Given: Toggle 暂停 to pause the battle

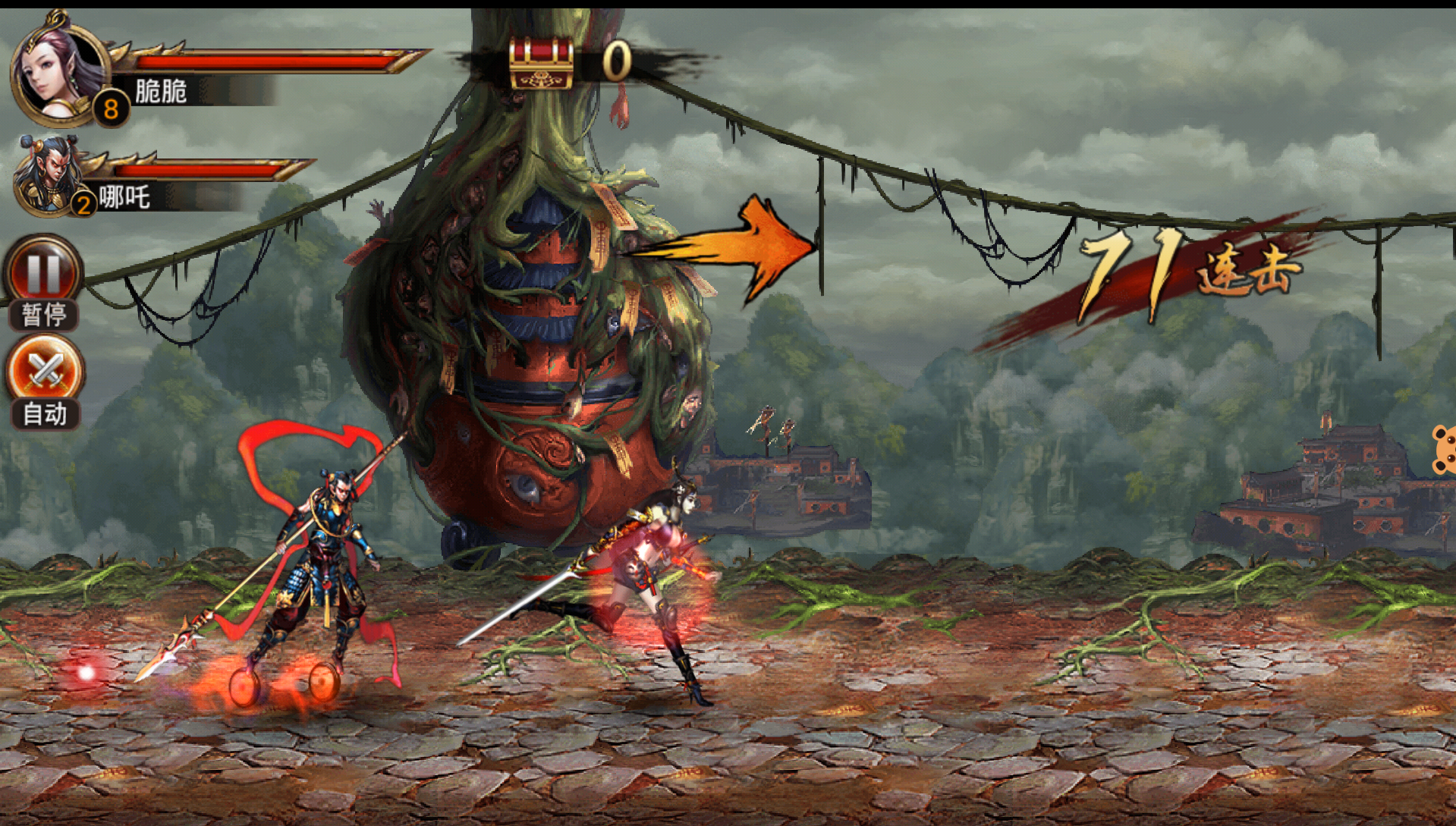Looking at the screenshot, I should pyautogui.click(x=43, y=281).
